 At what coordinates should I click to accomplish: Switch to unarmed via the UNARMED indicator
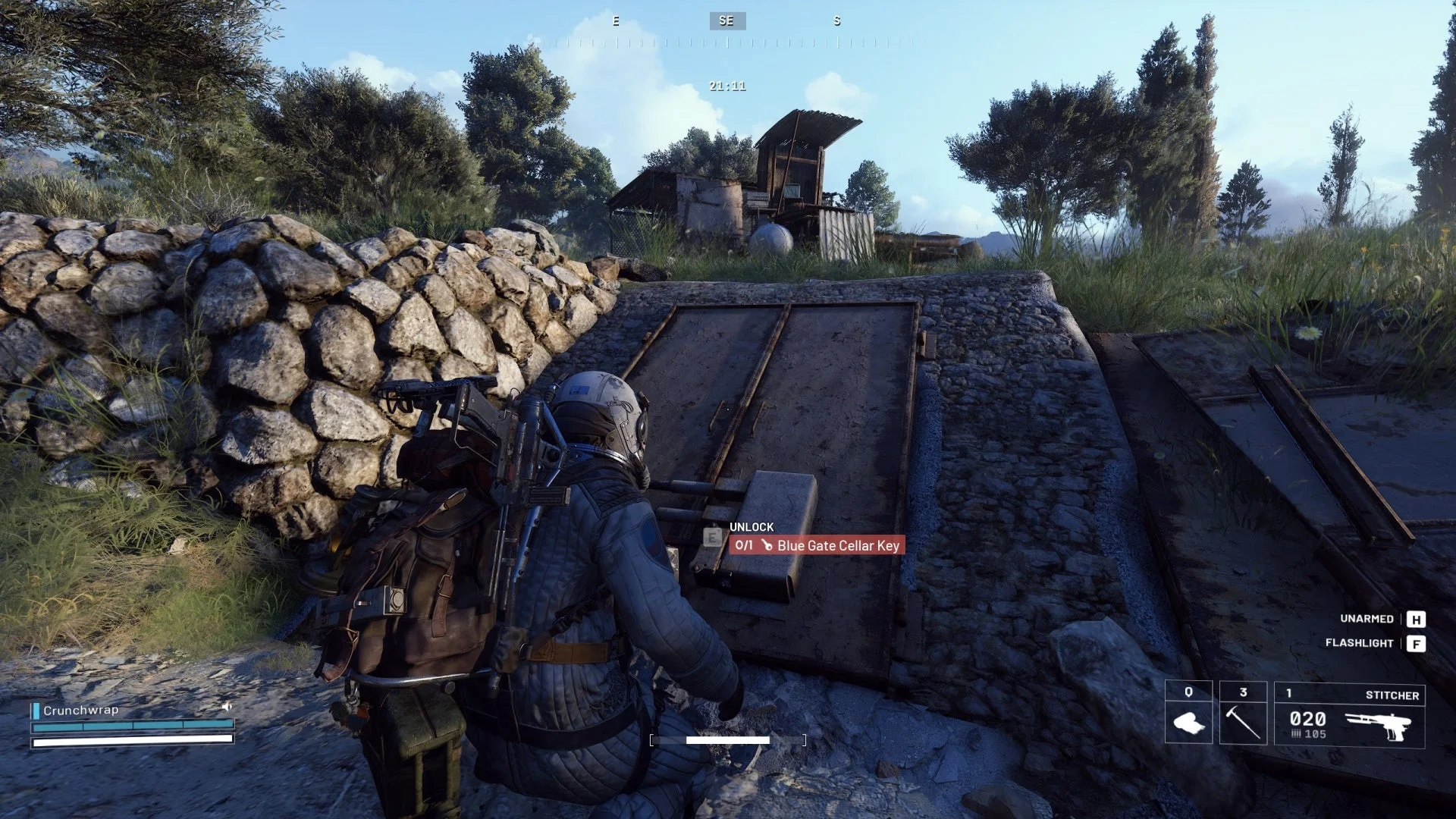click(1366, 620)
